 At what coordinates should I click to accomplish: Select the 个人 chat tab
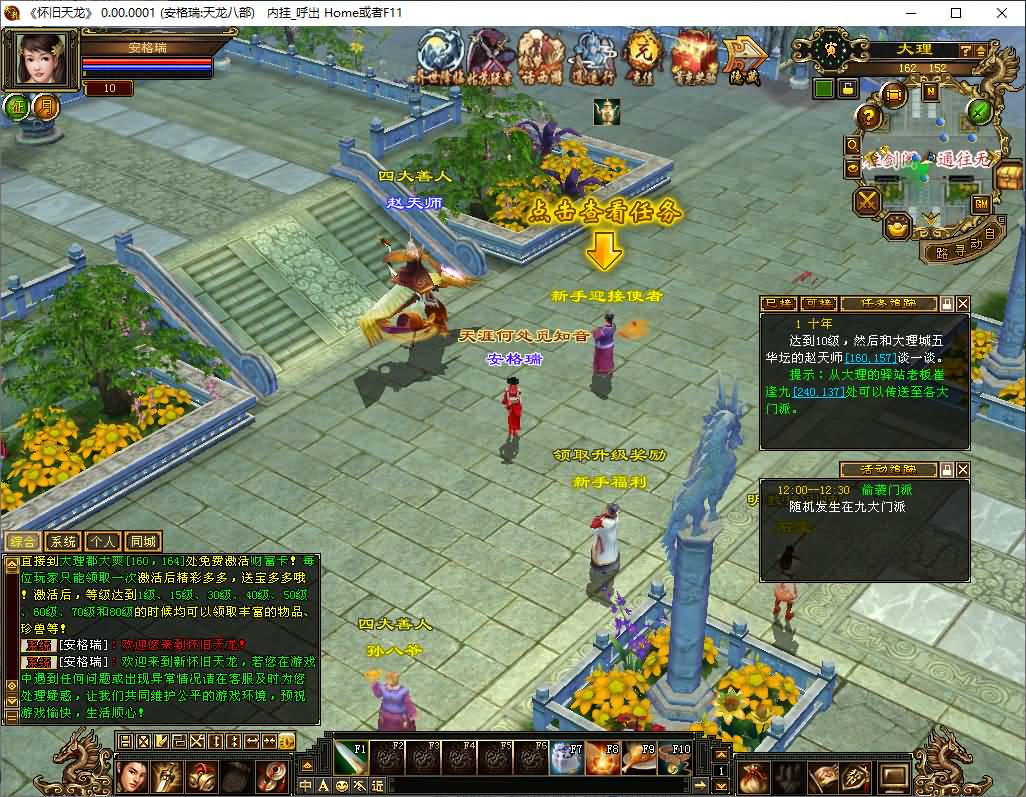click(x=103, y=542)
